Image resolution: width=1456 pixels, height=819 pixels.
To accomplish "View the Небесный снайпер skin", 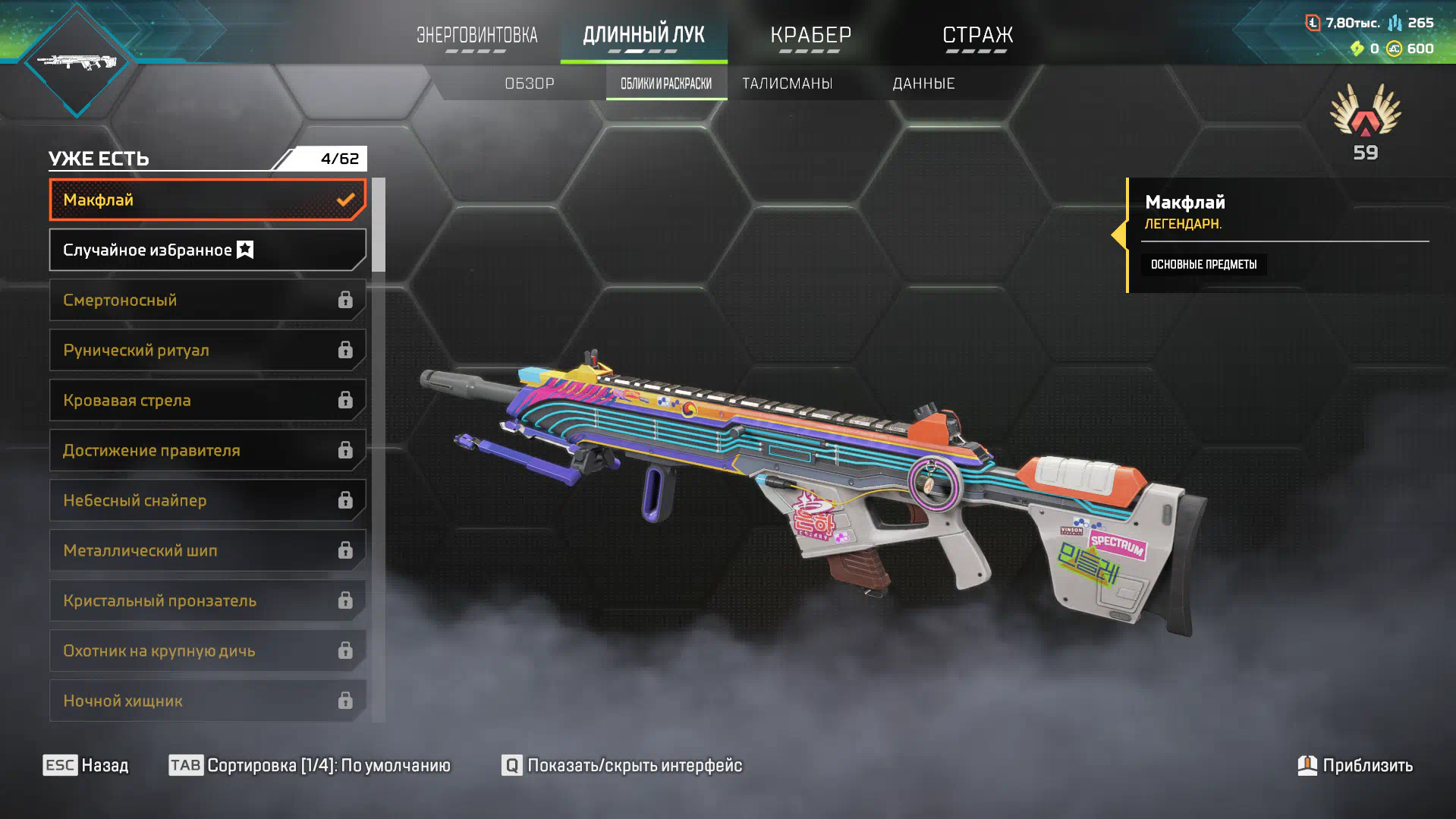I will tap(207, 500).
